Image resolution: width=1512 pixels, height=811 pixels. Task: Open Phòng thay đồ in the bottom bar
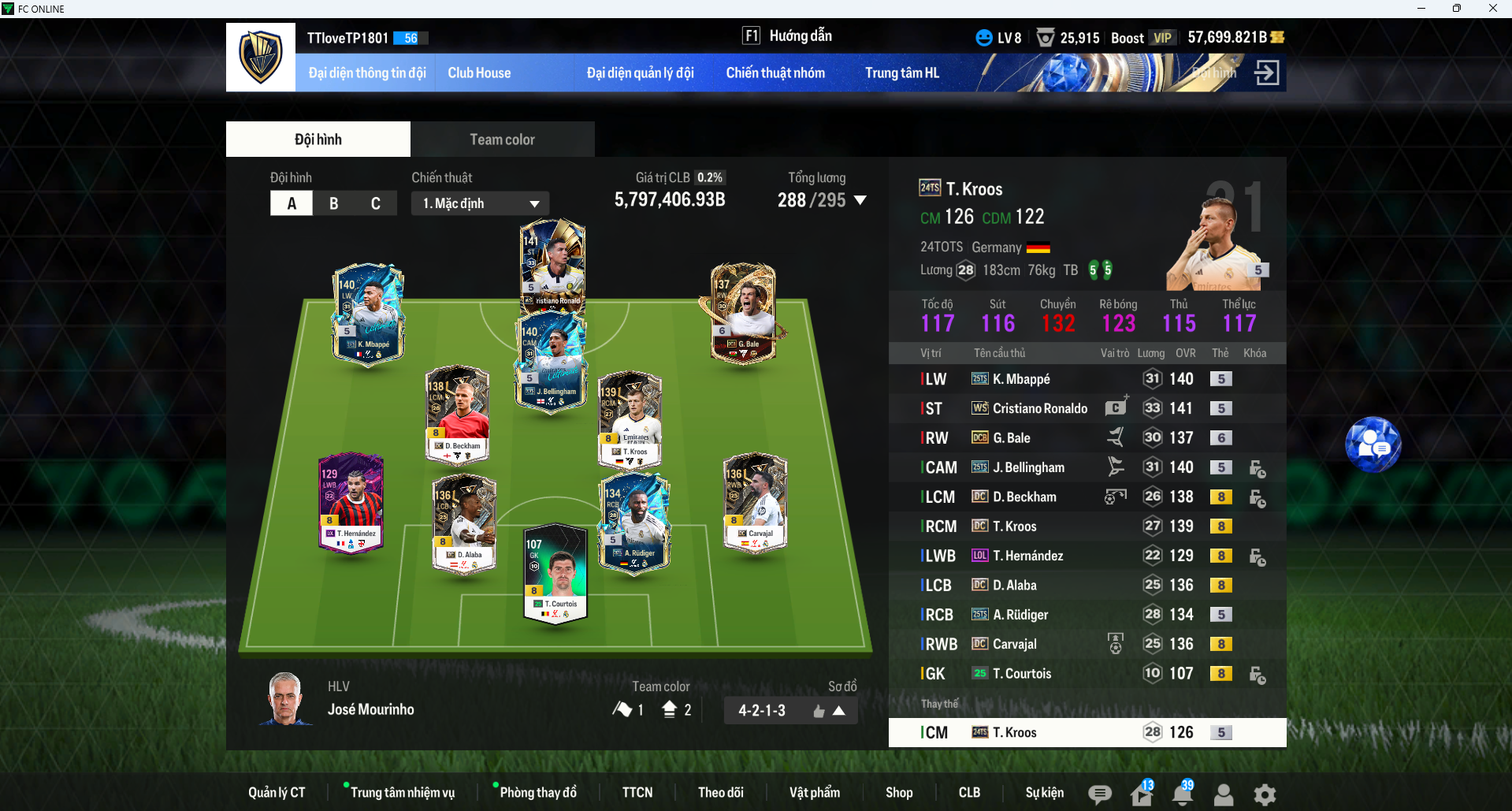pos(538,792)
